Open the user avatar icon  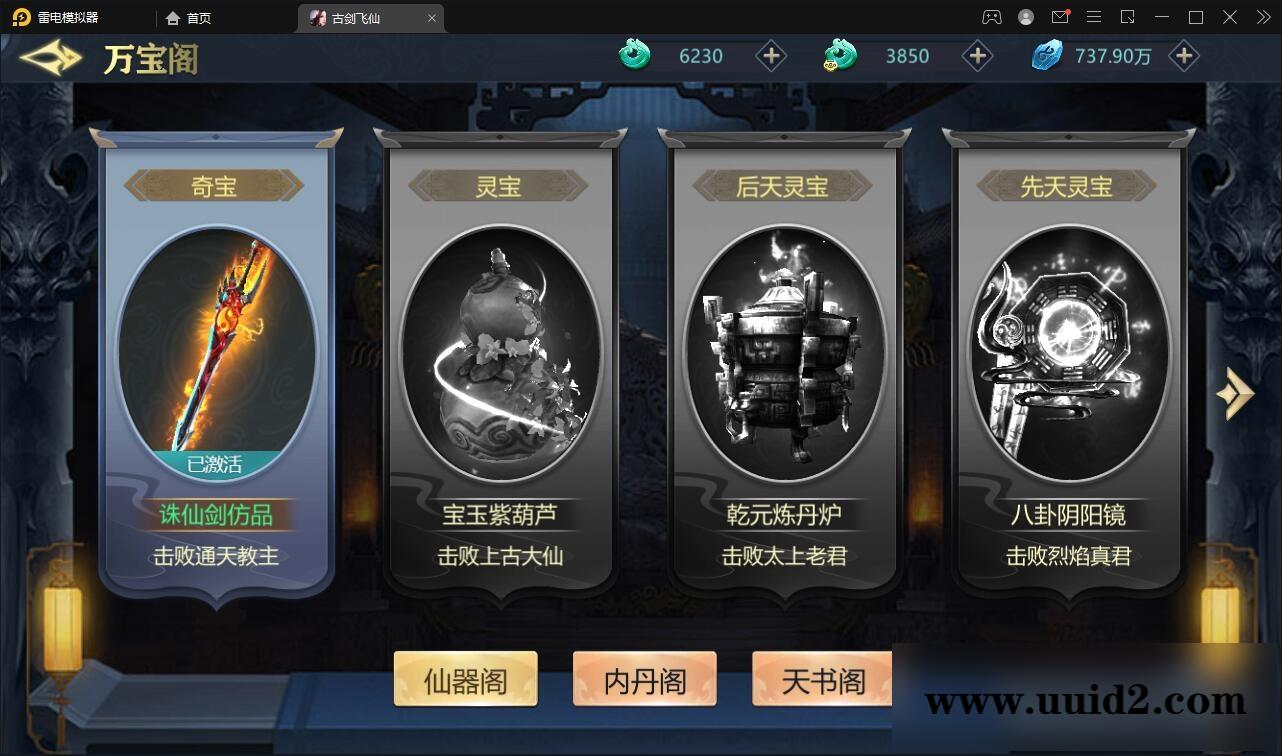click(1024, 17)
